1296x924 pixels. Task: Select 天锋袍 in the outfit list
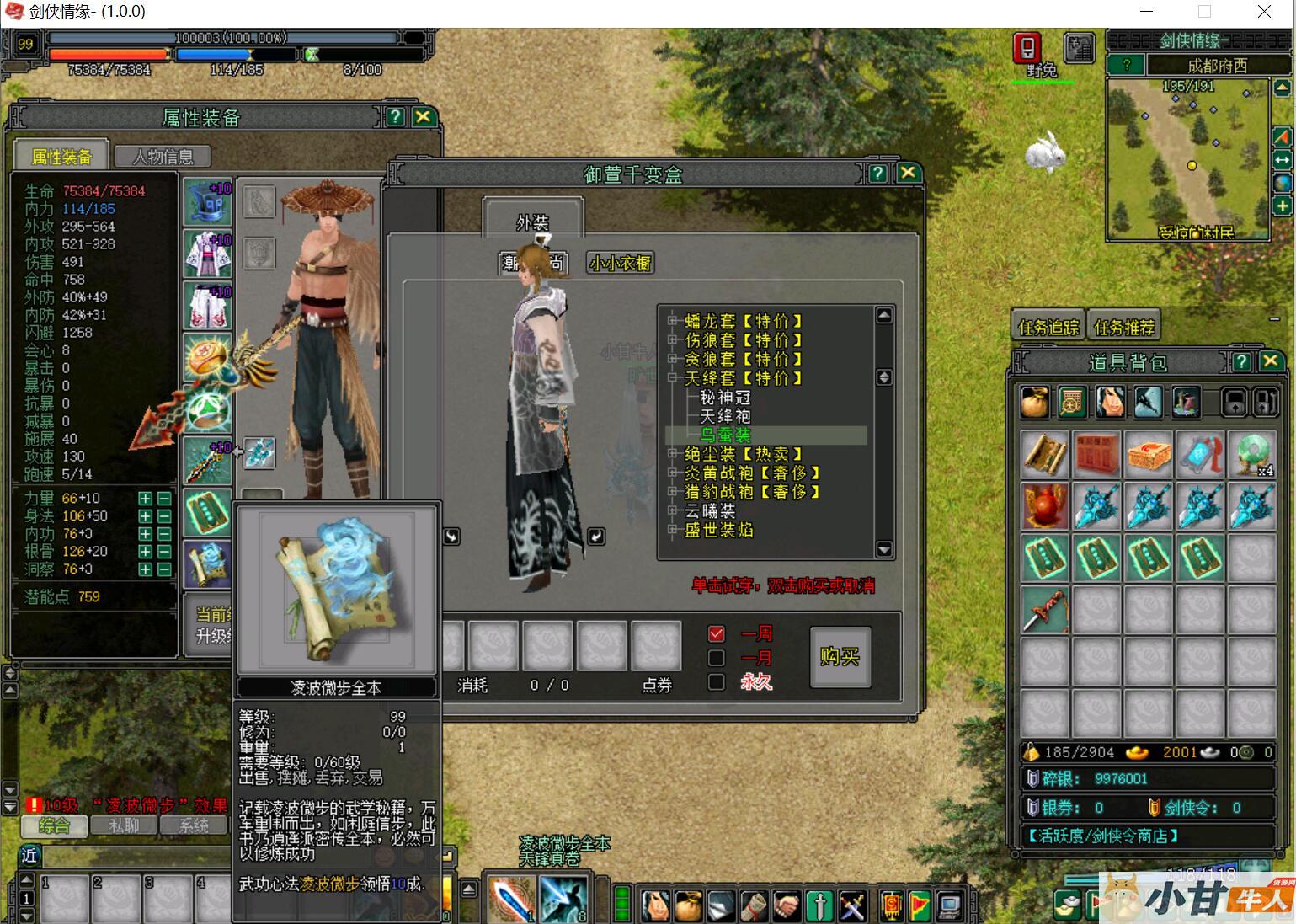[725, 416]
